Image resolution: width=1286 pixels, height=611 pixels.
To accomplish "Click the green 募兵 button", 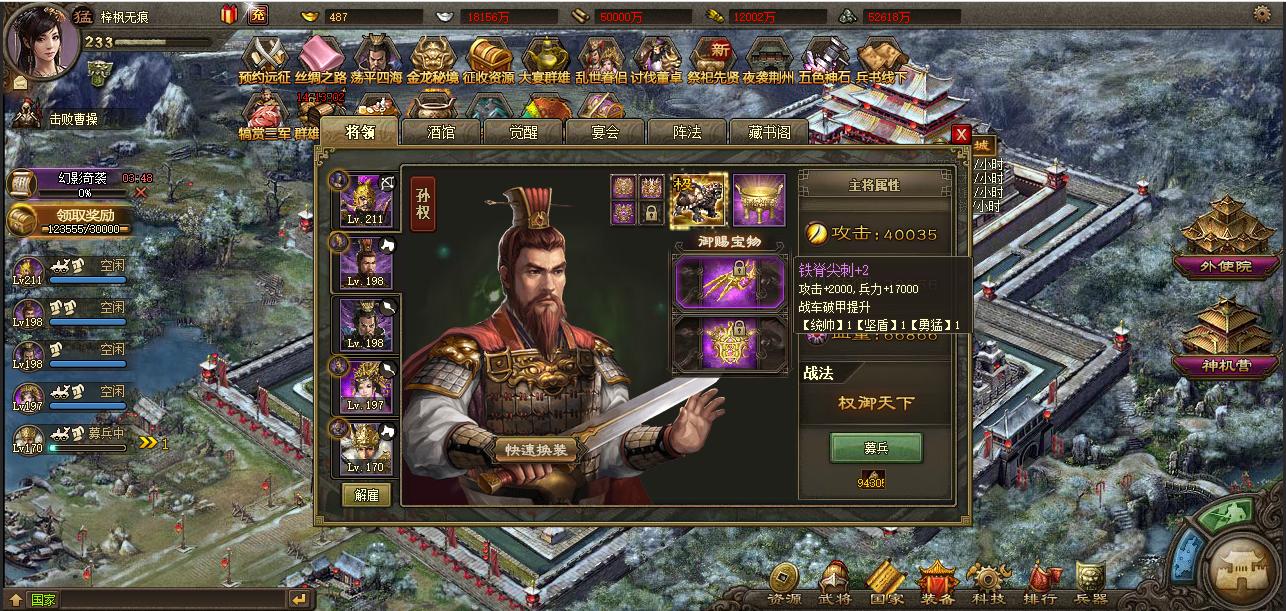I will 876,448.
